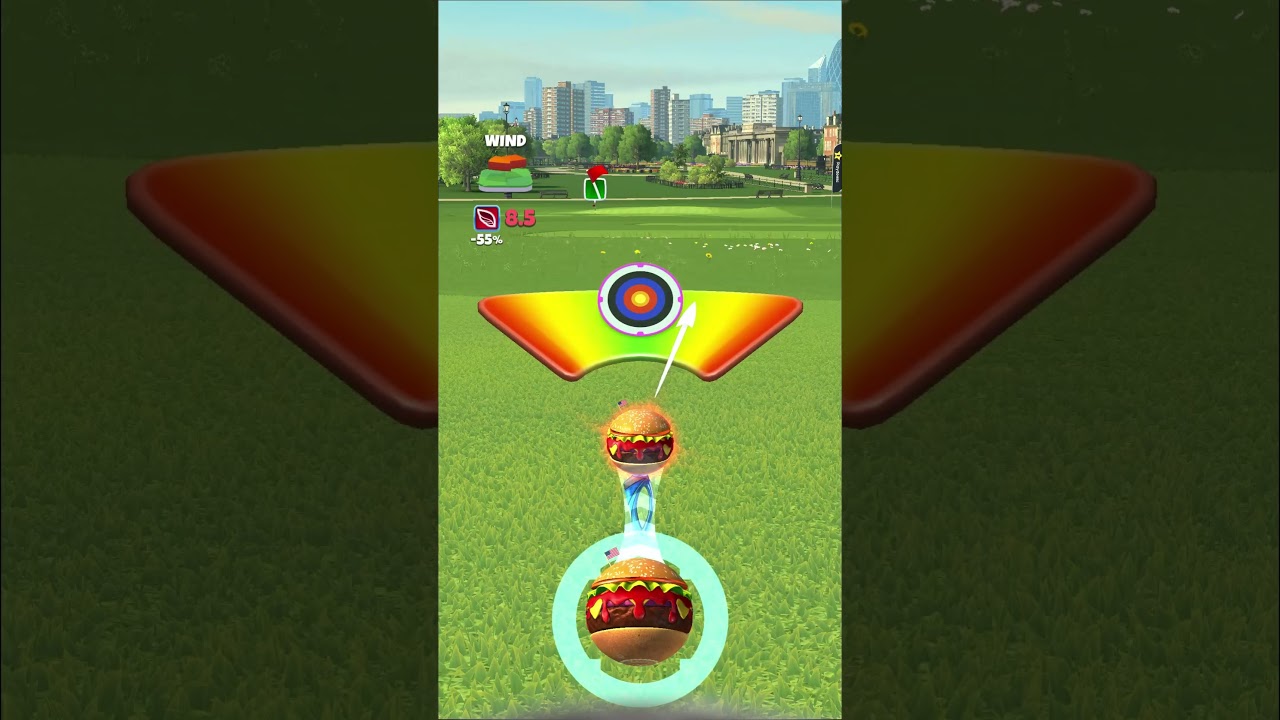This screenshot has width=1280, height=720.
Task: Click the American flag on the ball
Action: pos(612,552)
